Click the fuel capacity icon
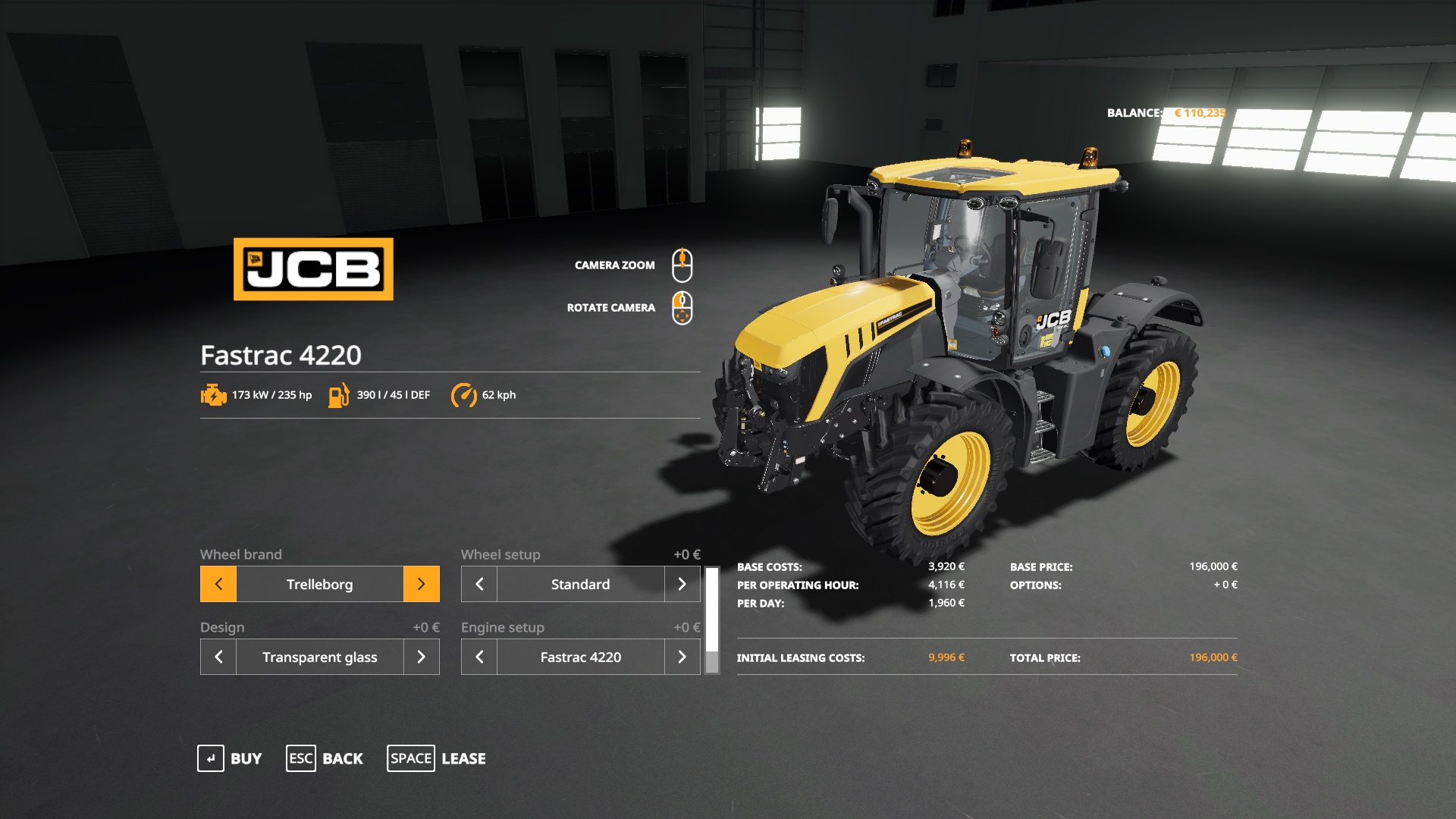The height and width of the screenshot is (819, 1456). pos(338,394)
